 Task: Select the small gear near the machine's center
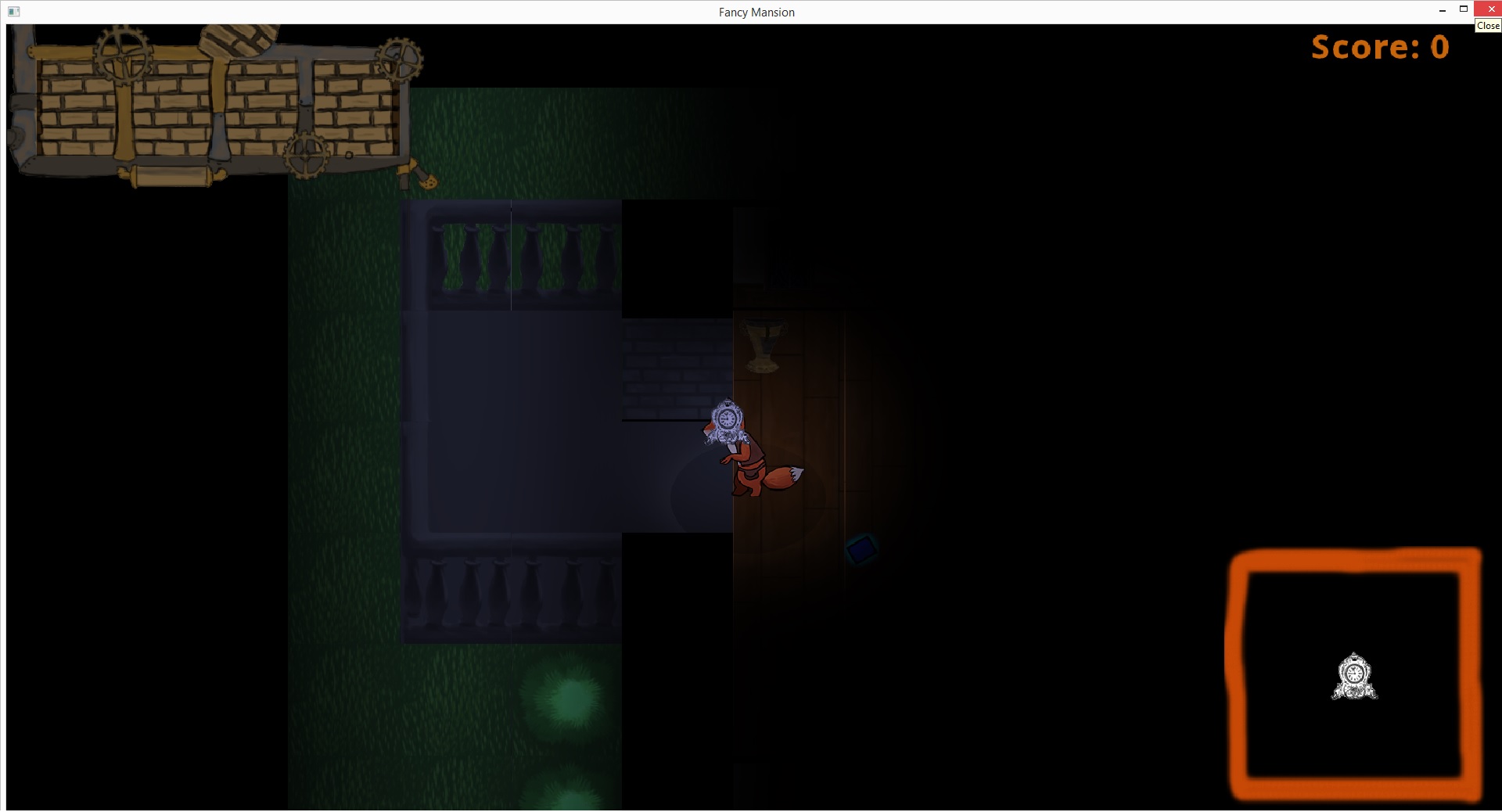tap(306, 155)
